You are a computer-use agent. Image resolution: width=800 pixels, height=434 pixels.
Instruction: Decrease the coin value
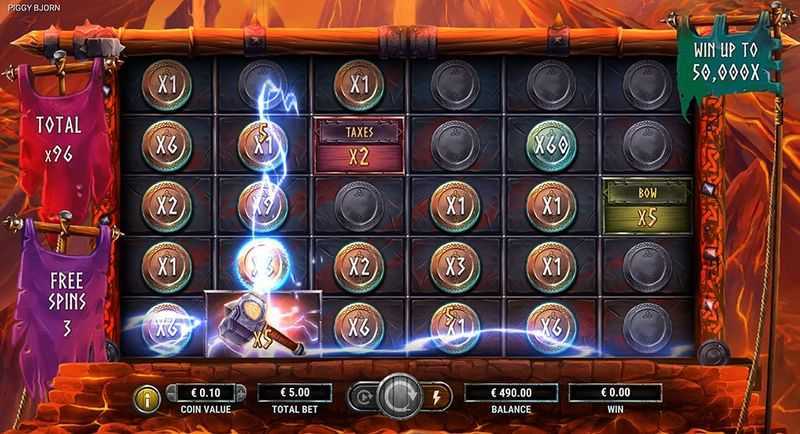pos(170,393)
